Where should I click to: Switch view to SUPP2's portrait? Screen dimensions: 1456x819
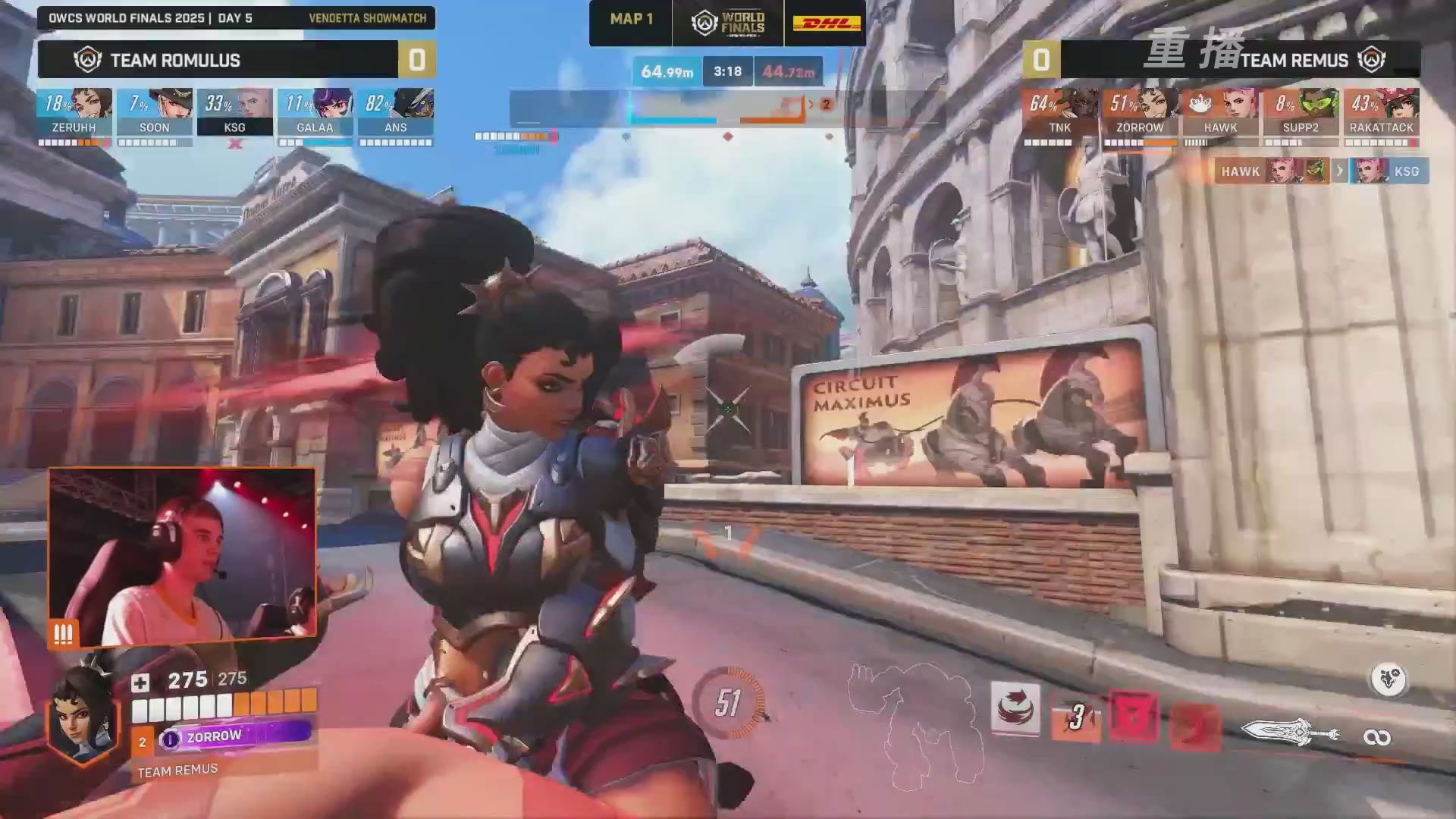pyautogui.click(x=1301, y=111)
